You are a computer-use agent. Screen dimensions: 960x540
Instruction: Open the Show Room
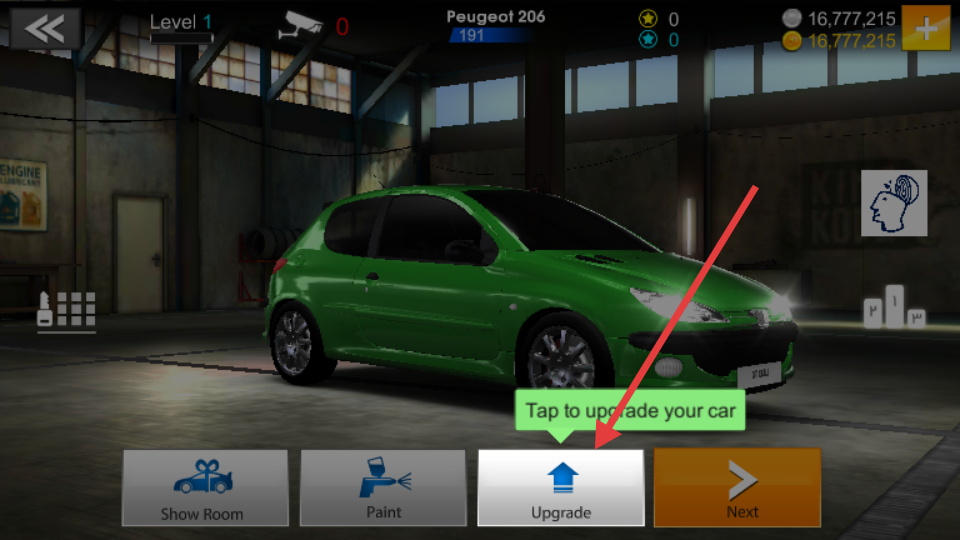(205, 488)
